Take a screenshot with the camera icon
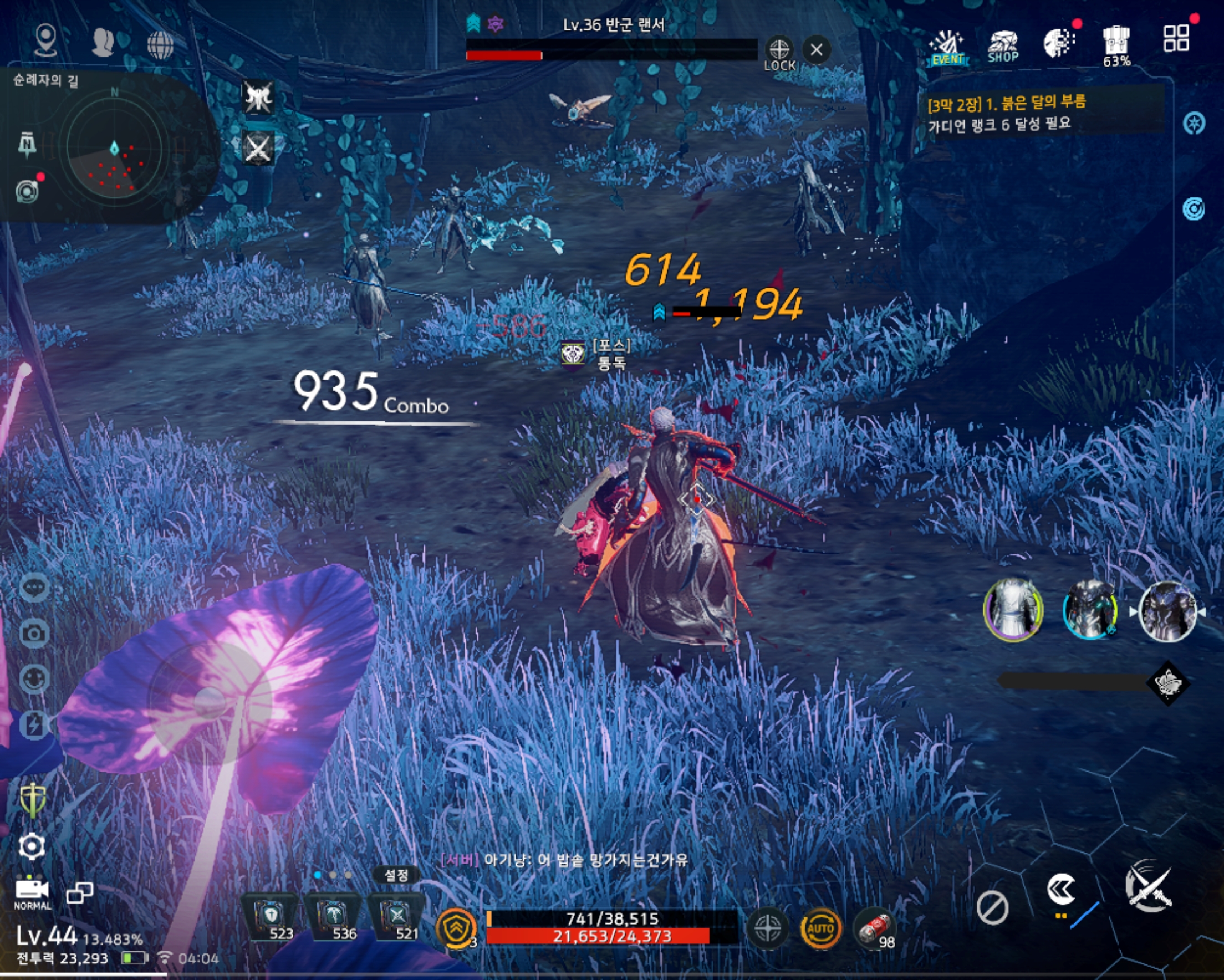This screenshot has height=980, width=1224. point(34,633)
